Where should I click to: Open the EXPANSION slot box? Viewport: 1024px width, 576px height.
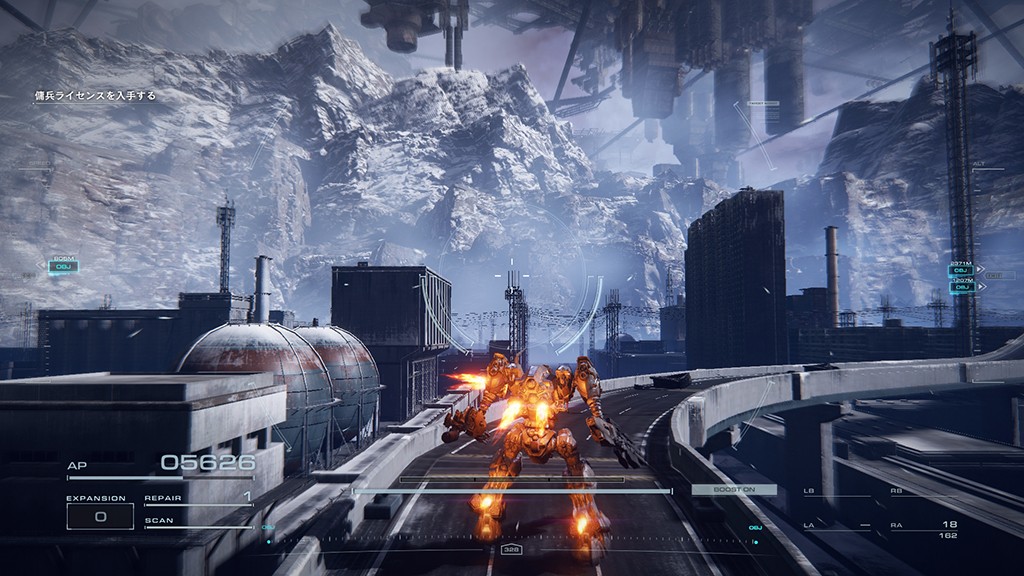pos(100,516)
